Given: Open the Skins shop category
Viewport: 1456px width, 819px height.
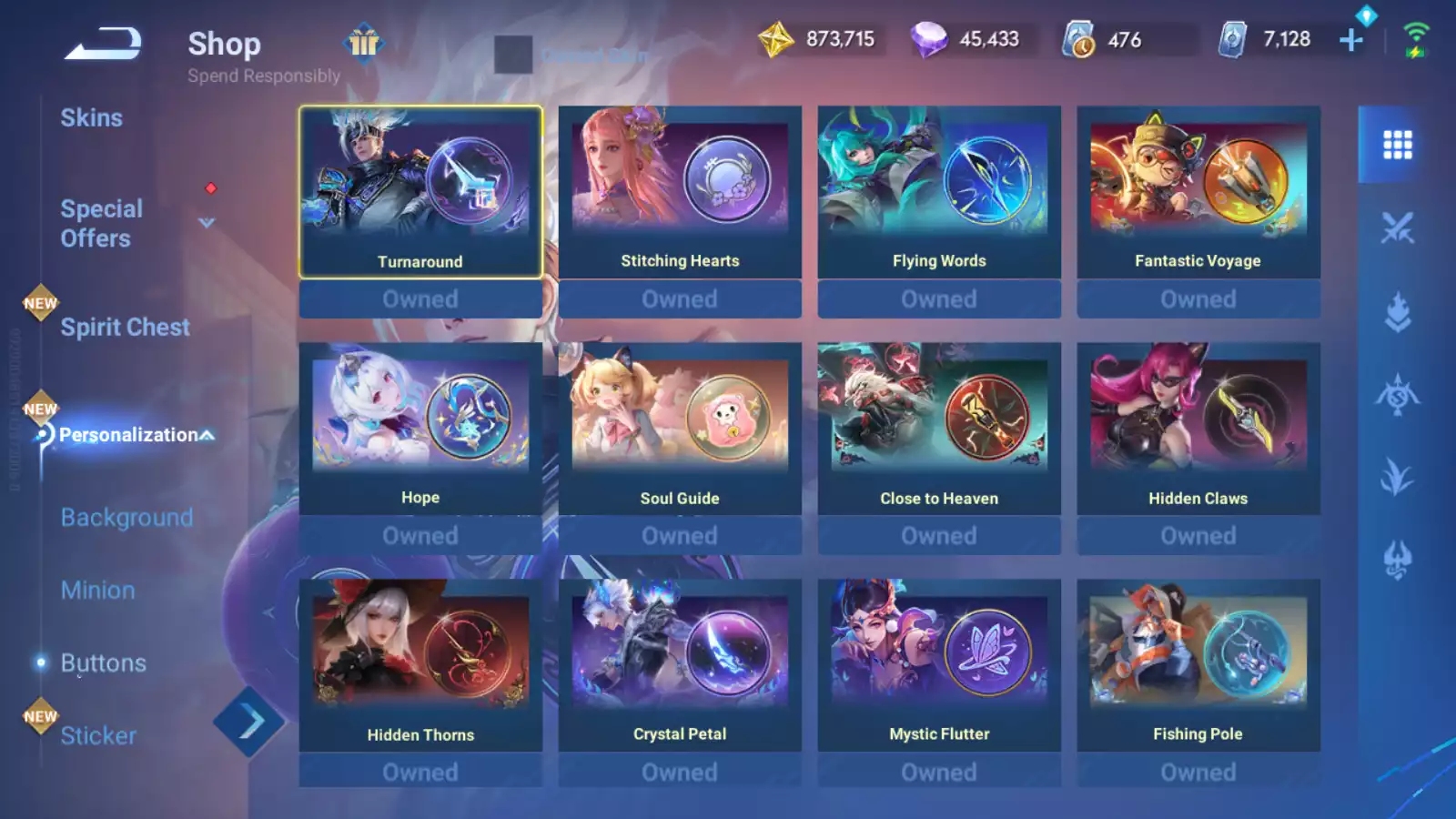Looking at the screenshot, I should pyautogui.click(x=91, y=117).
